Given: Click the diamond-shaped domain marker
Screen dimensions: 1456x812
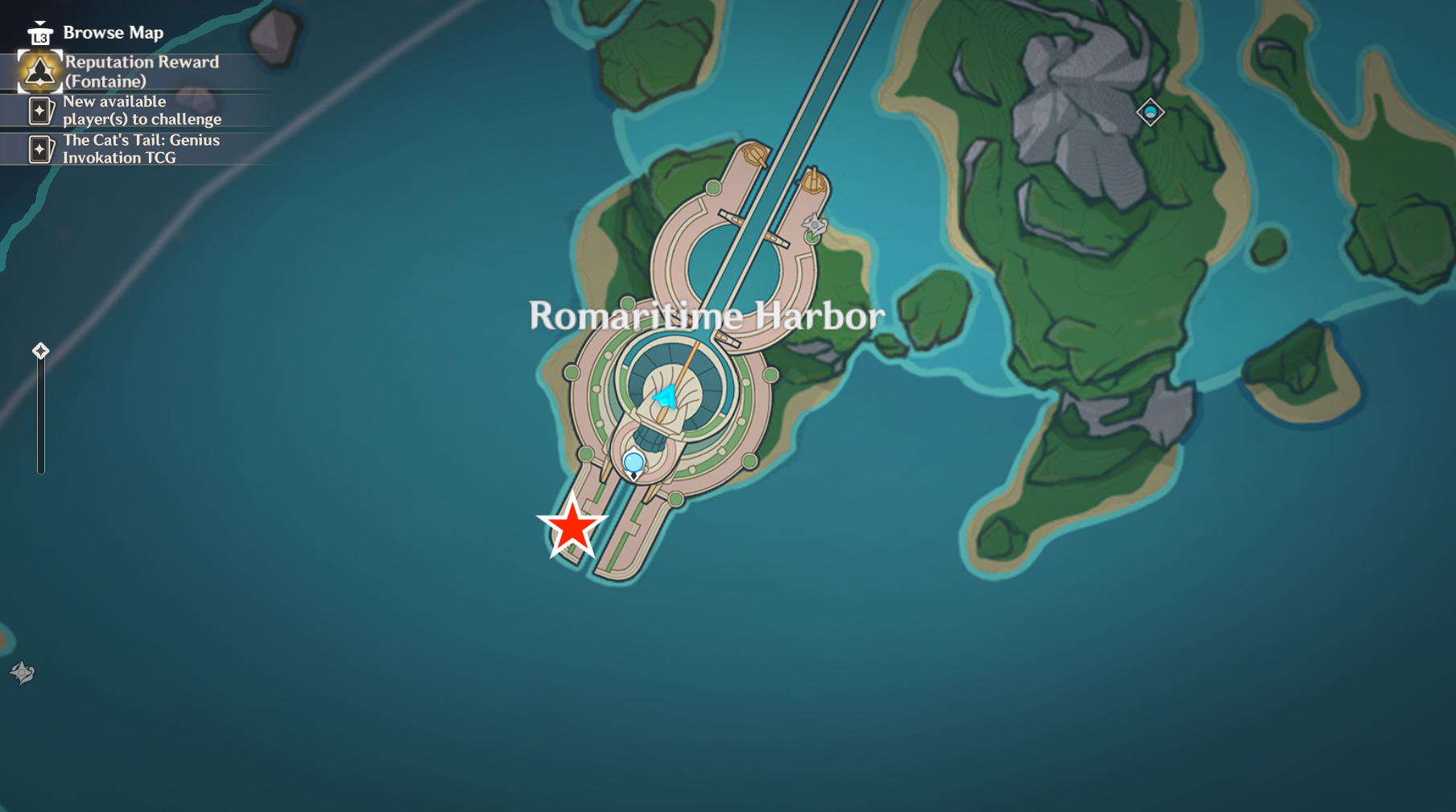Looking at the screenshot, I should click(1149, 112).
